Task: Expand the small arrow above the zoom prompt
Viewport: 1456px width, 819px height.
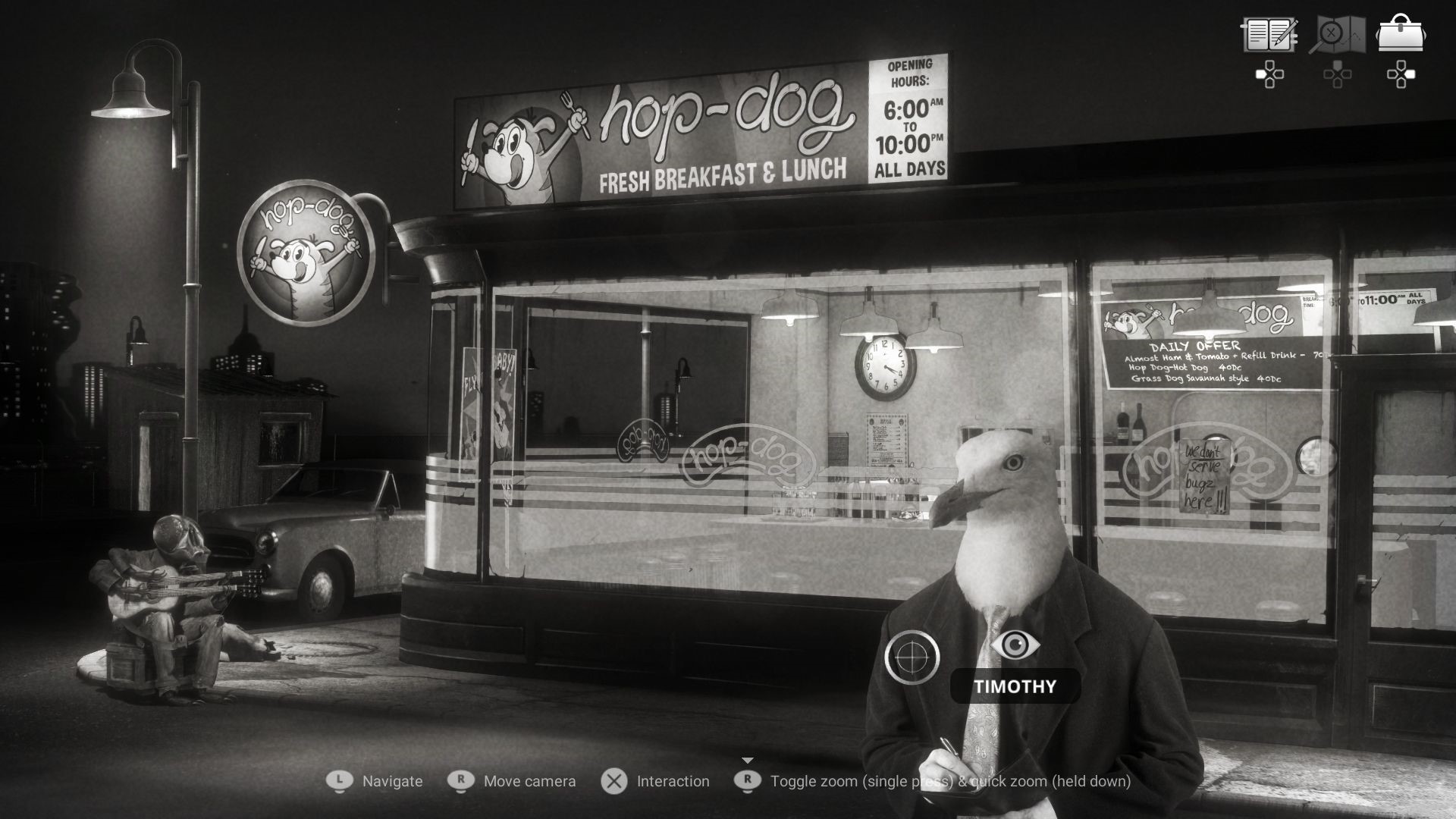Action: pyautogui.click(x=746, y=758)
